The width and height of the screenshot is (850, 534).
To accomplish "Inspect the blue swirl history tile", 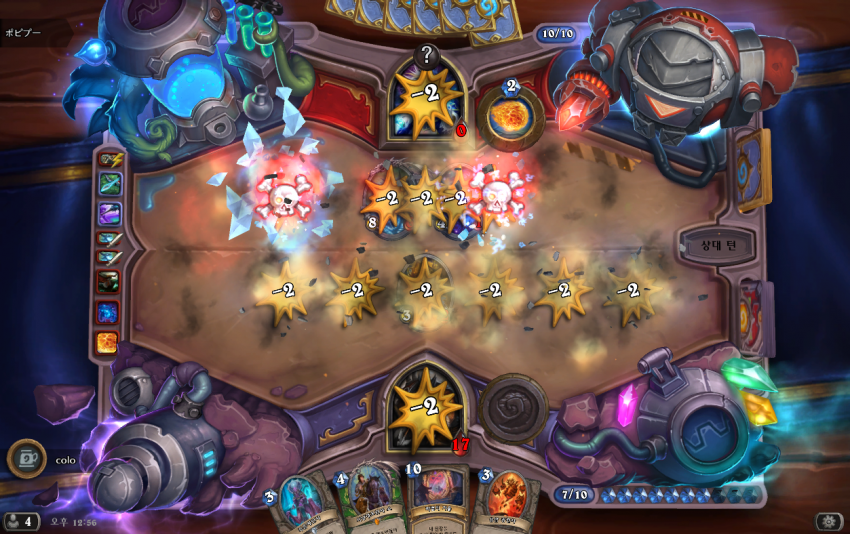I will (x=108, y=312).
